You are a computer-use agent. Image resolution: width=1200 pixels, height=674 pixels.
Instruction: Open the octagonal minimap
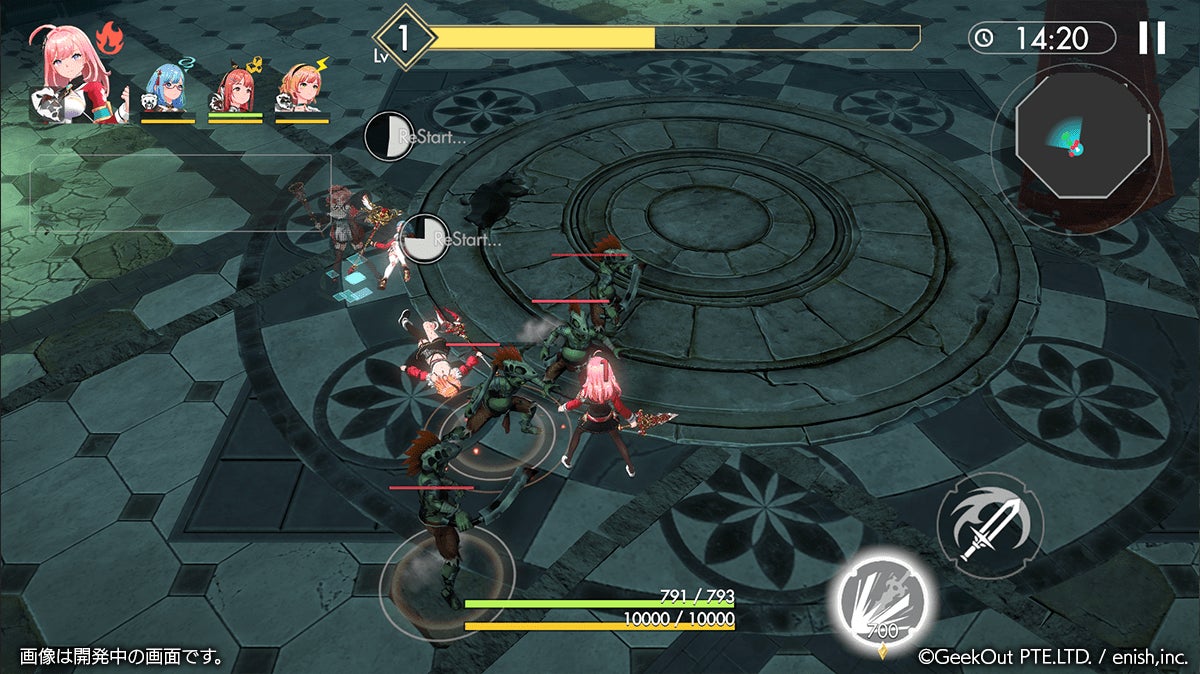[x=1075, y=148]
